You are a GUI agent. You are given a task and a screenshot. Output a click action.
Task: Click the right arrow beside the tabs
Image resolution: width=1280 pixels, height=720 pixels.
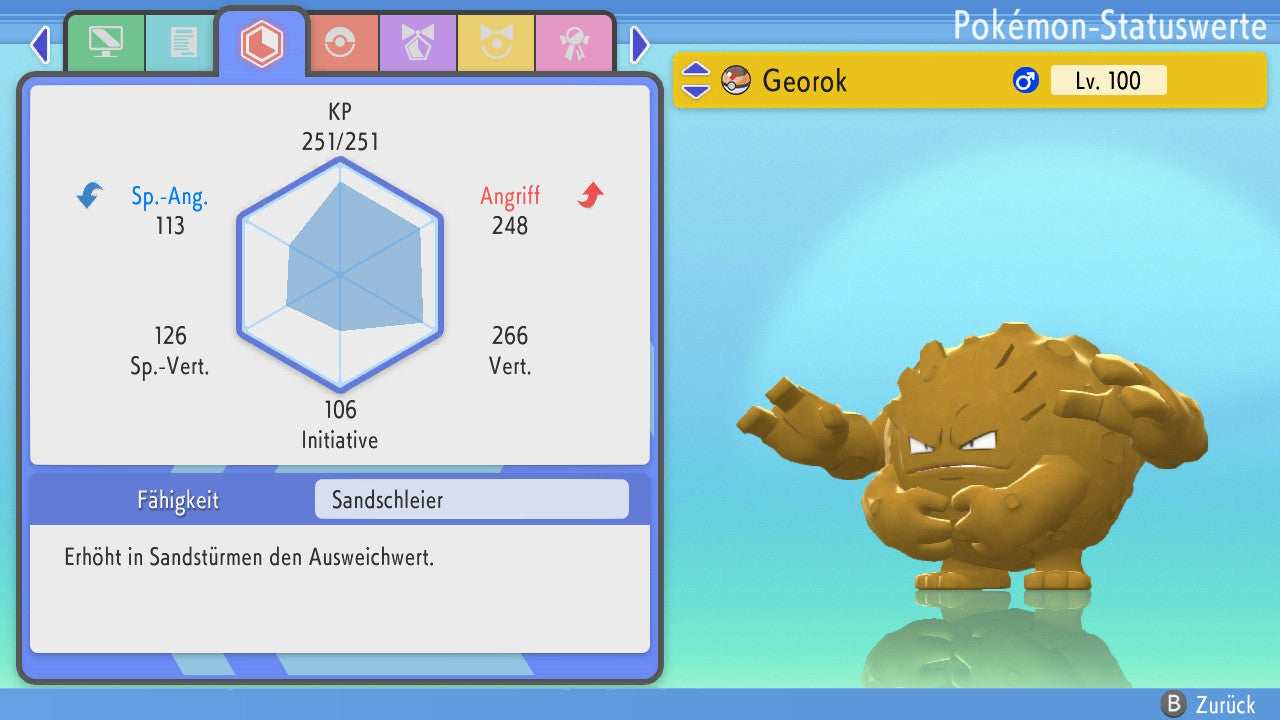point(640,44)
